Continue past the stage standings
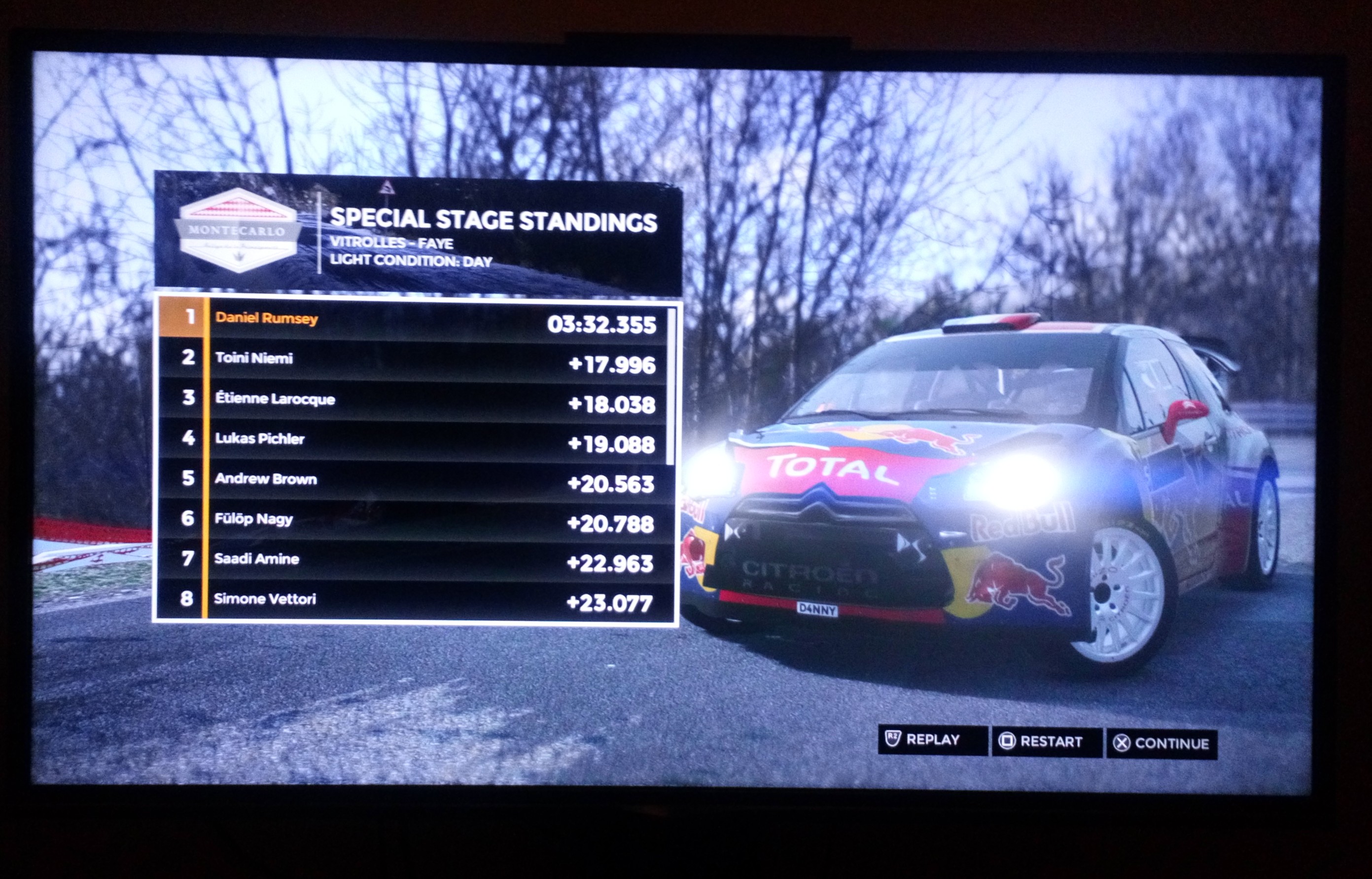This screenshot has width=1372, height=879. [1161, 744]
